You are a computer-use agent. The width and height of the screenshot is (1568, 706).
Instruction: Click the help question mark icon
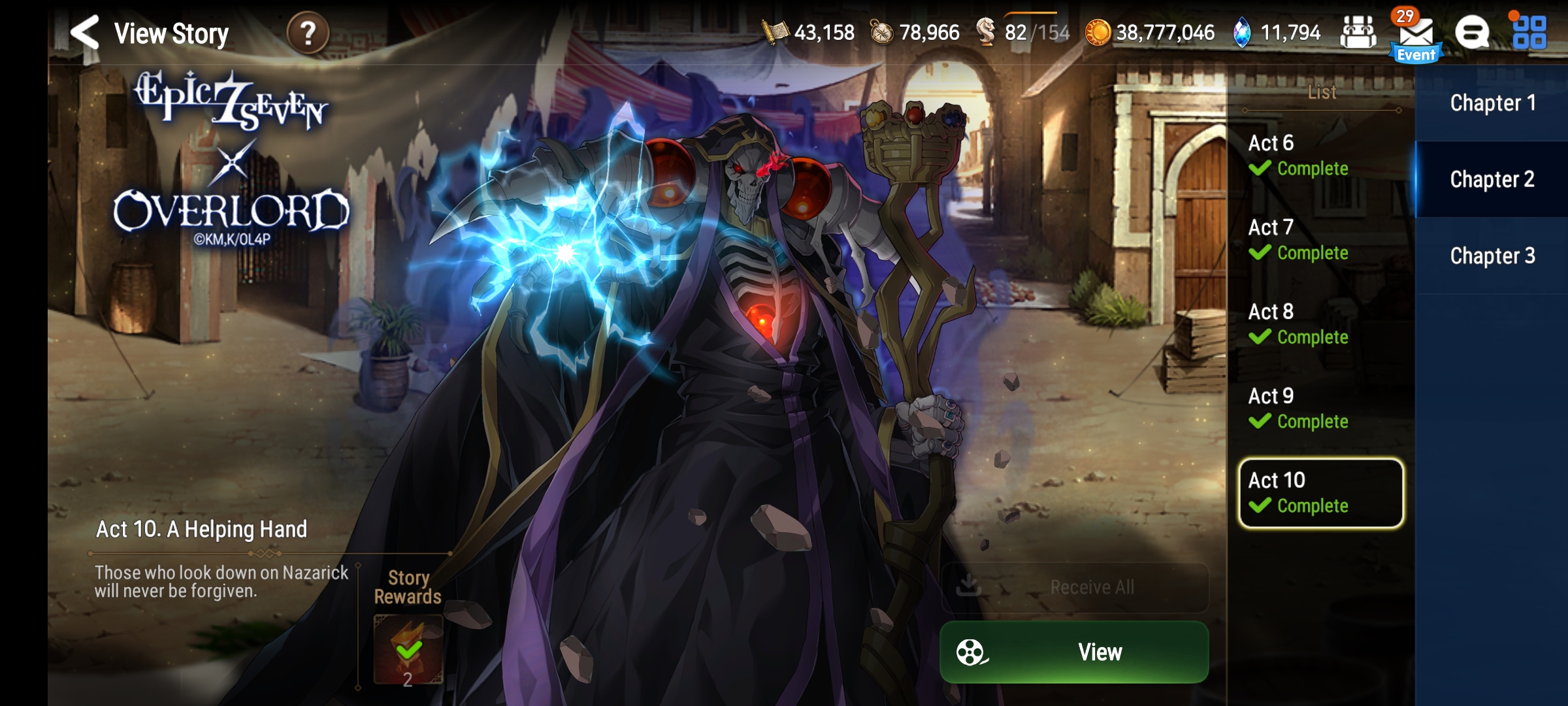pyautogui.click(x=307, y=31)
